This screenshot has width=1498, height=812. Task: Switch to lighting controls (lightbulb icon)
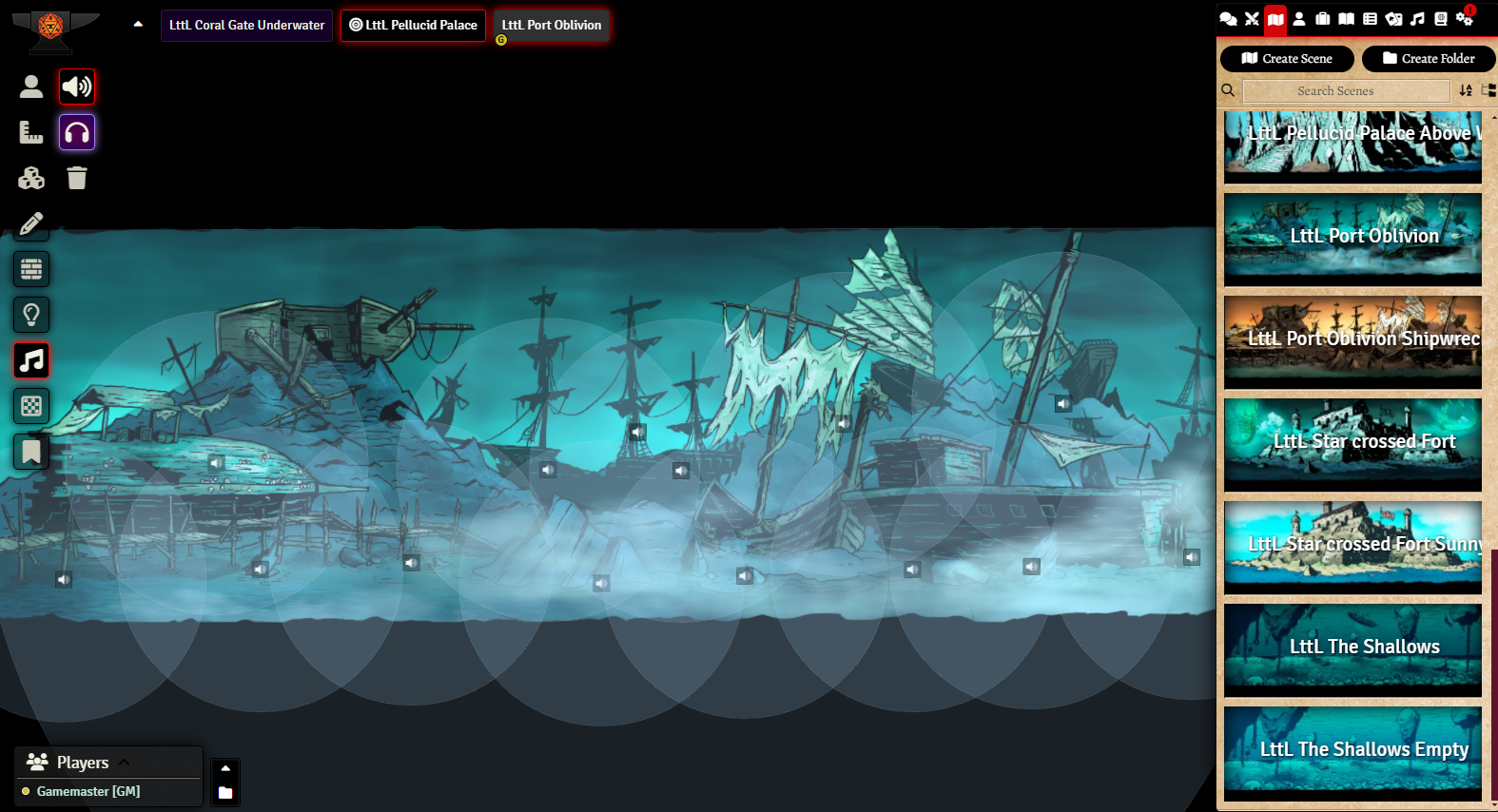click(31, 315)
